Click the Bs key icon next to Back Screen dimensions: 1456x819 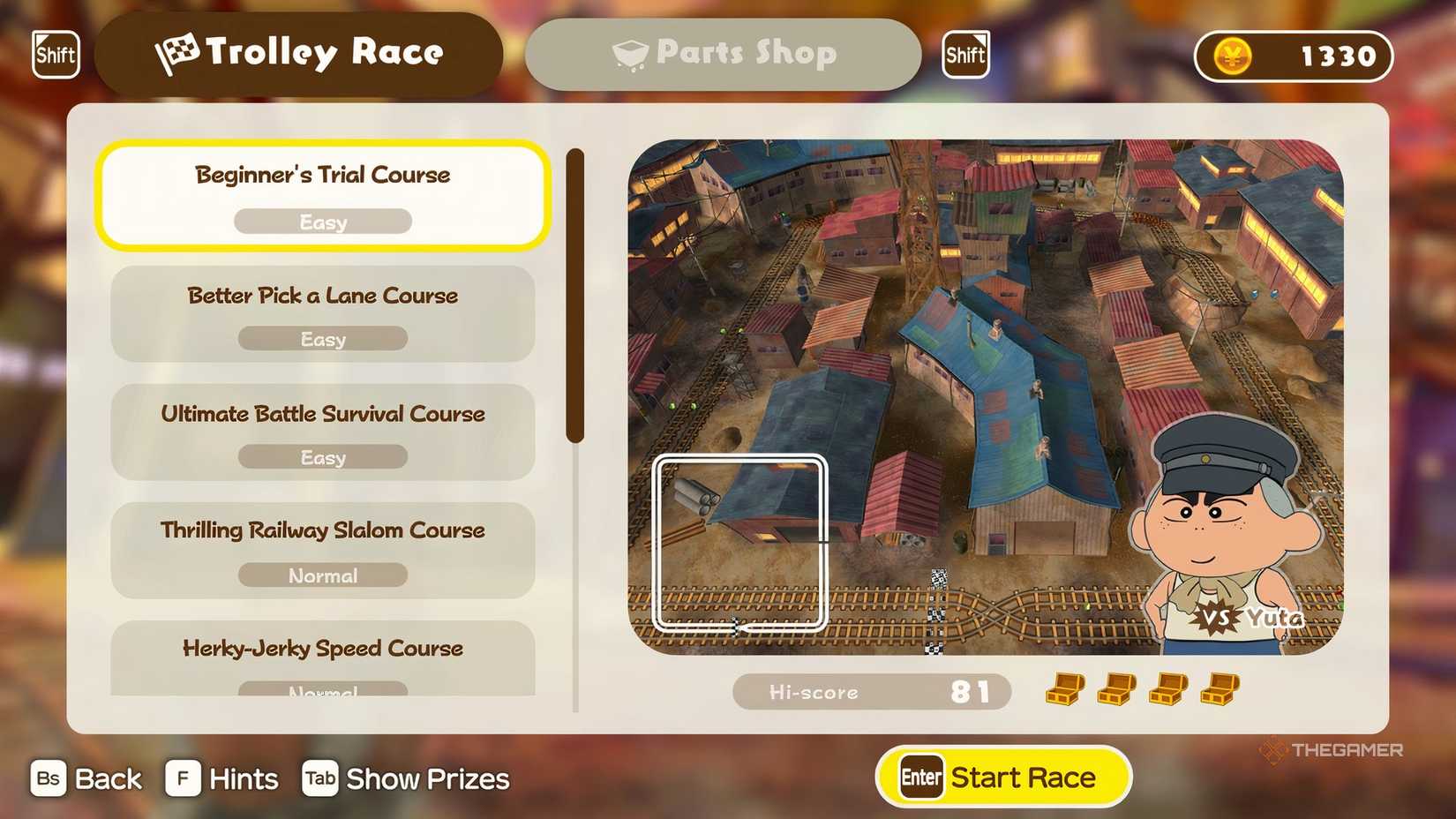click(49, 778)
